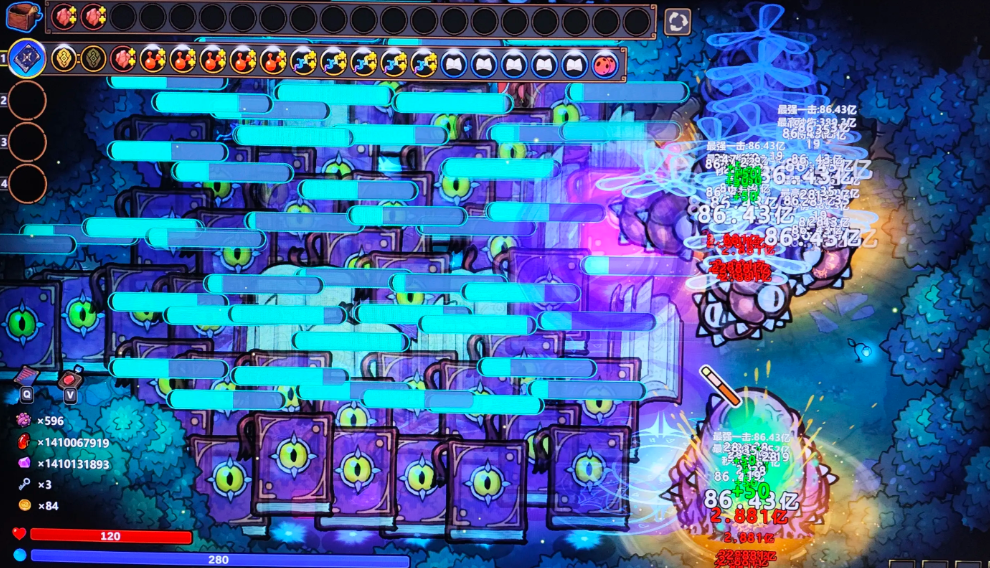990x568 pixels.
Task: Use the scroll item above the Q label
Action: pos(26,376)
